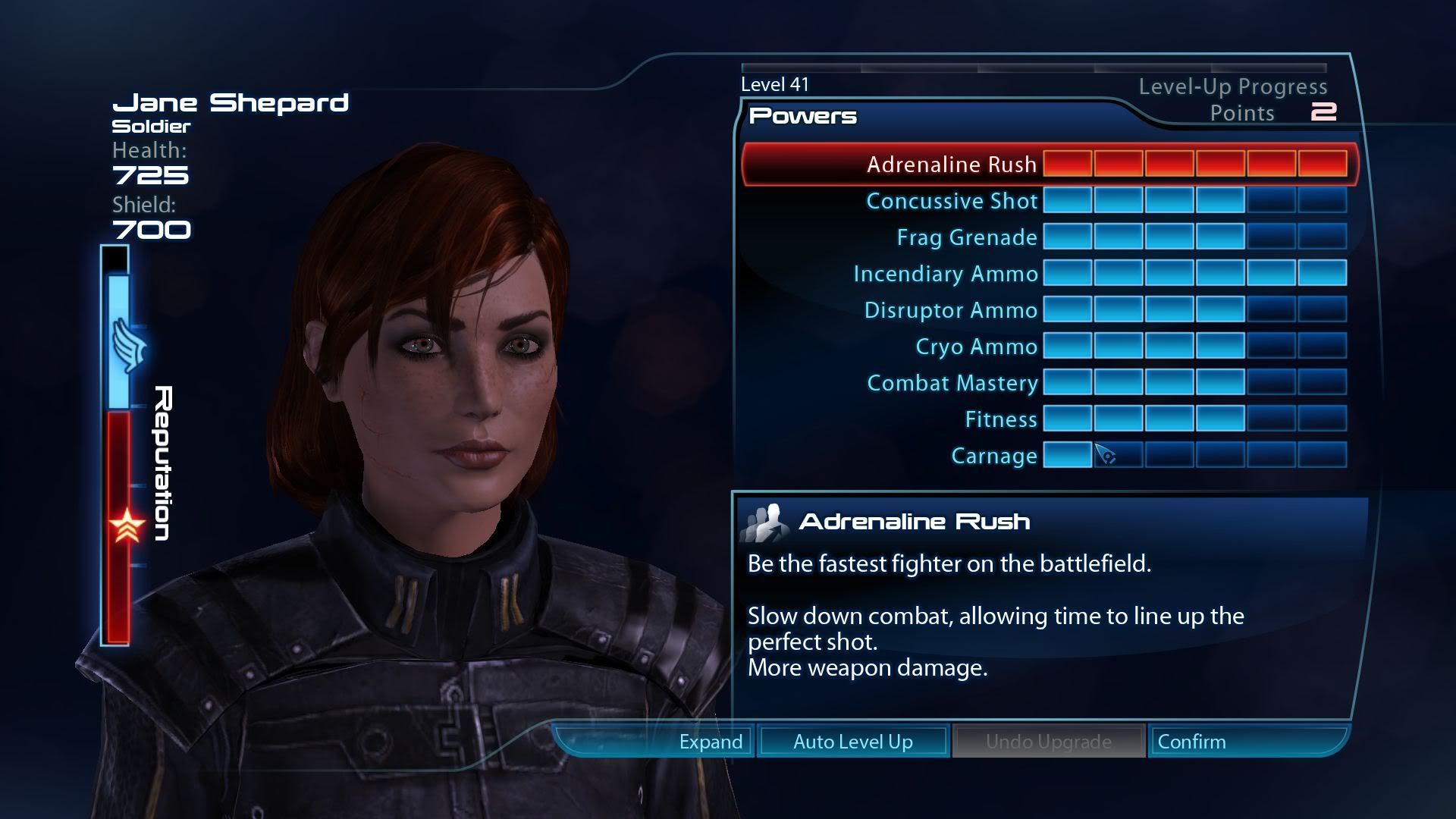
Task: Choose the Concussive Shot power
Action: click(952, 201)
